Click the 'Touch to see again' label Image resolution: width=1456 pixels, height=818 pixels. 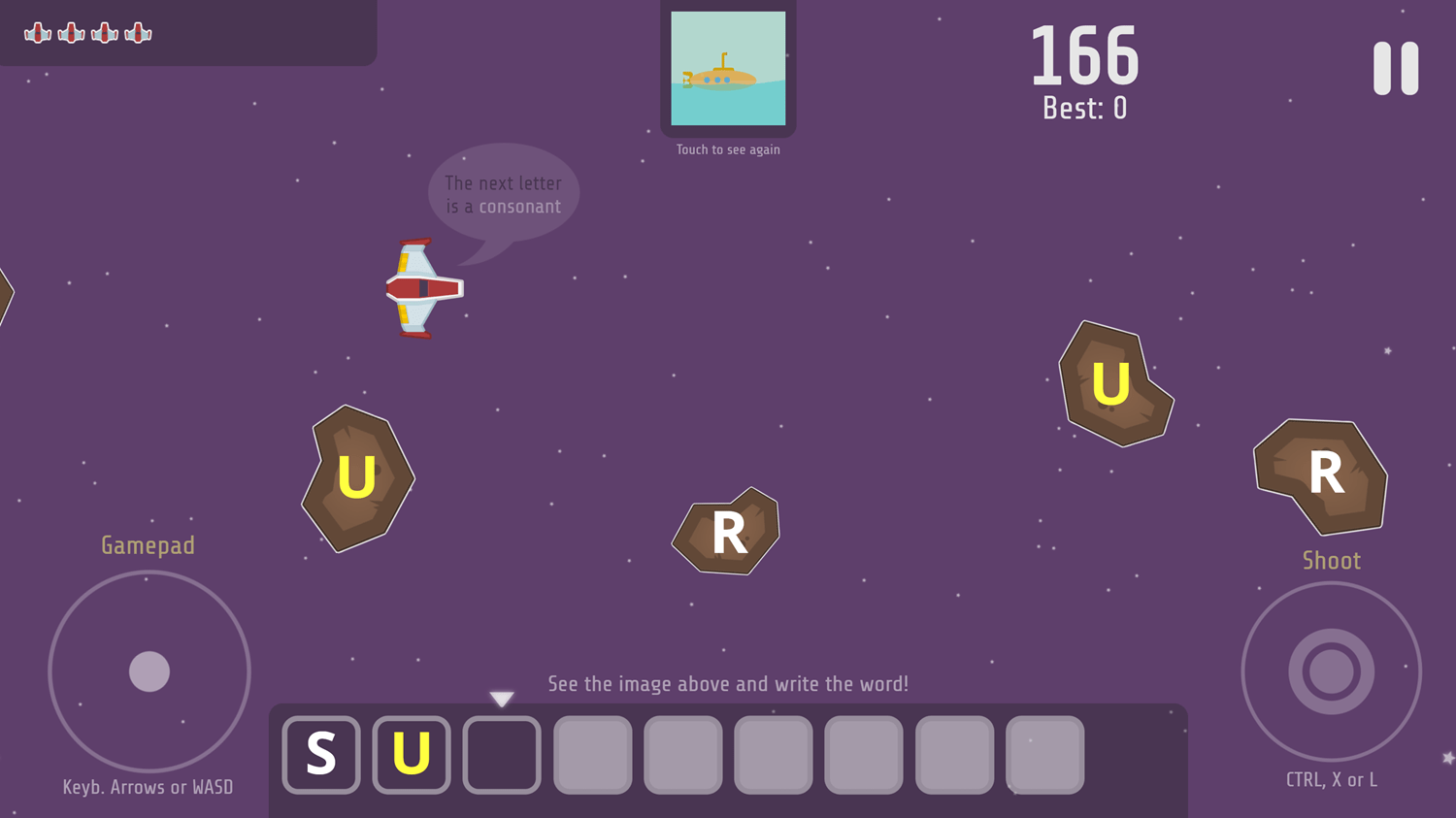(728, 149)
